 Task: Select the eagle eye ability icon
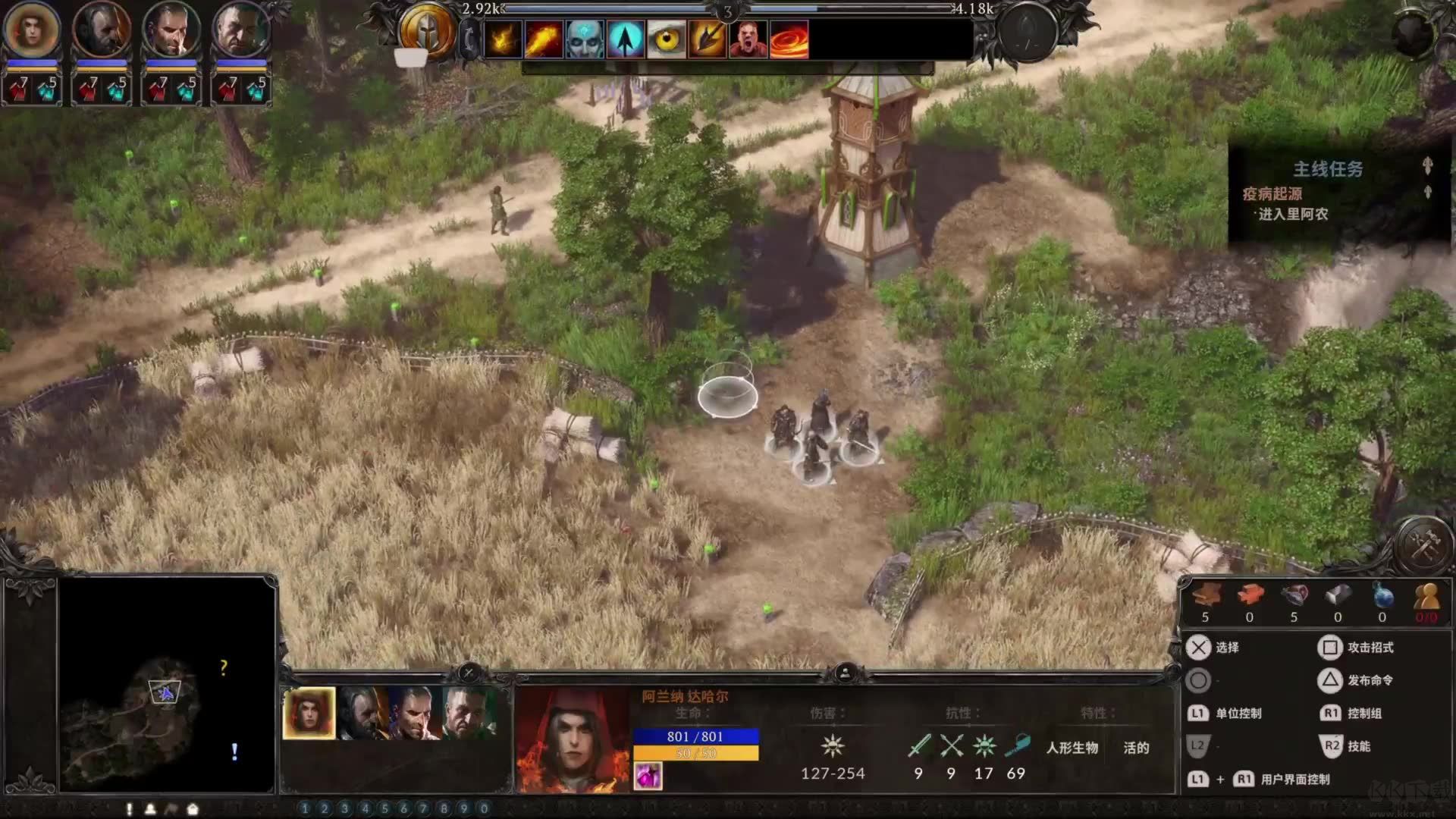666,39
